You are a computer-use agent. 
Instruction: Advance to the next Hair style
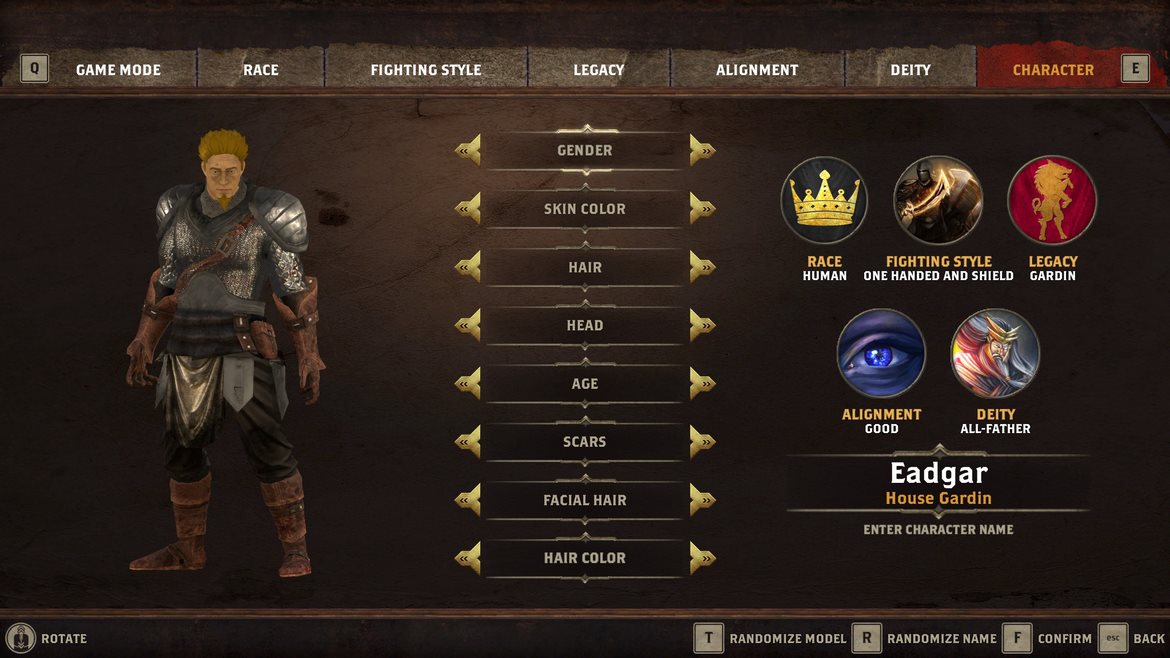(702, 267)
